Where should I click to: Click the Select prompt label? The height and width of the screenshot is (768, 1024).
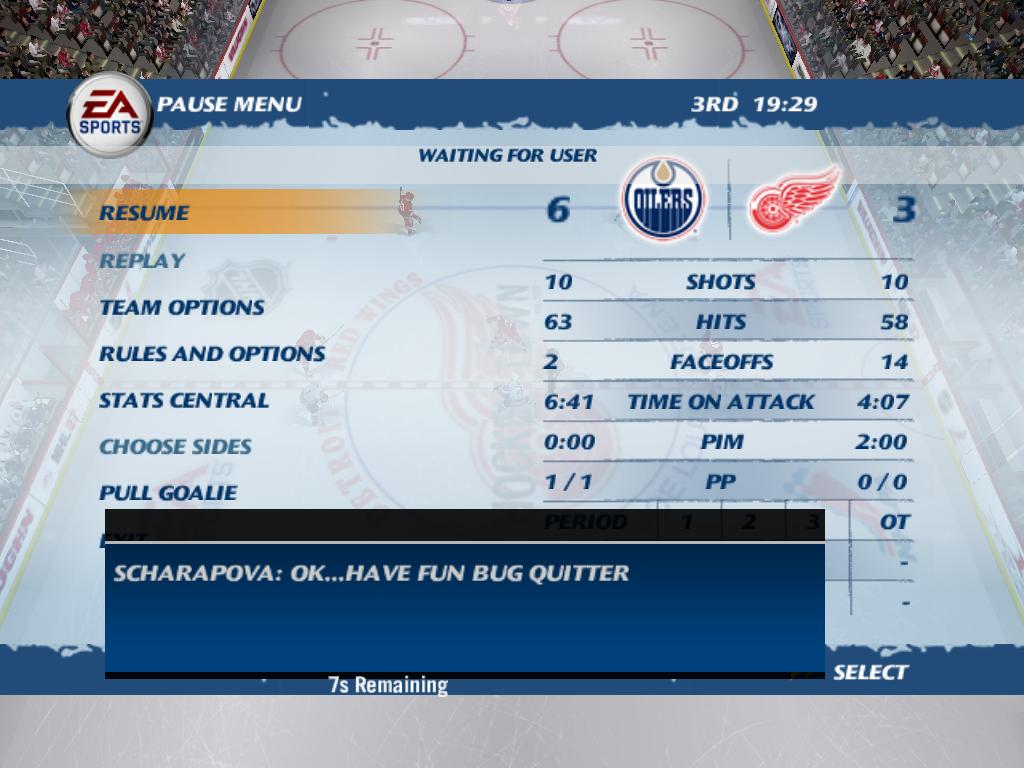[870, 672]
